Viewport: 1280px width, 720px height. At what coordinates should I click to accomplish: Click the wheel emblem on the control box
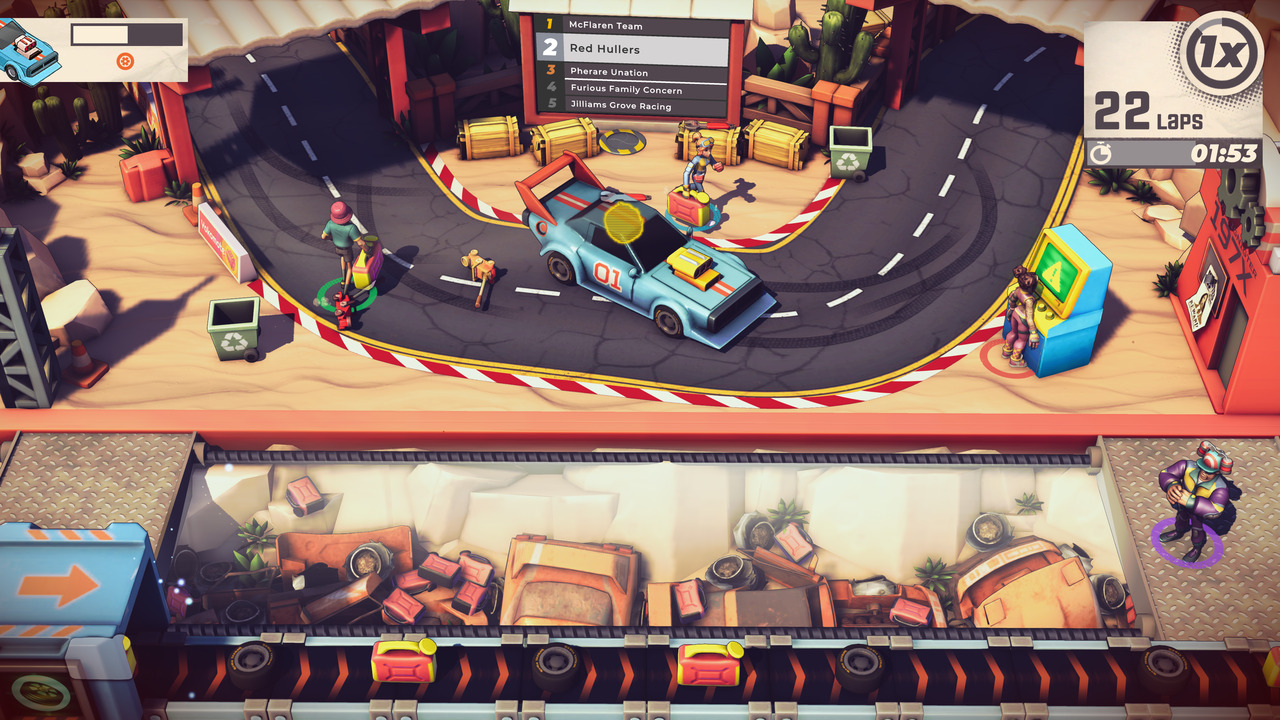[37, 690]
